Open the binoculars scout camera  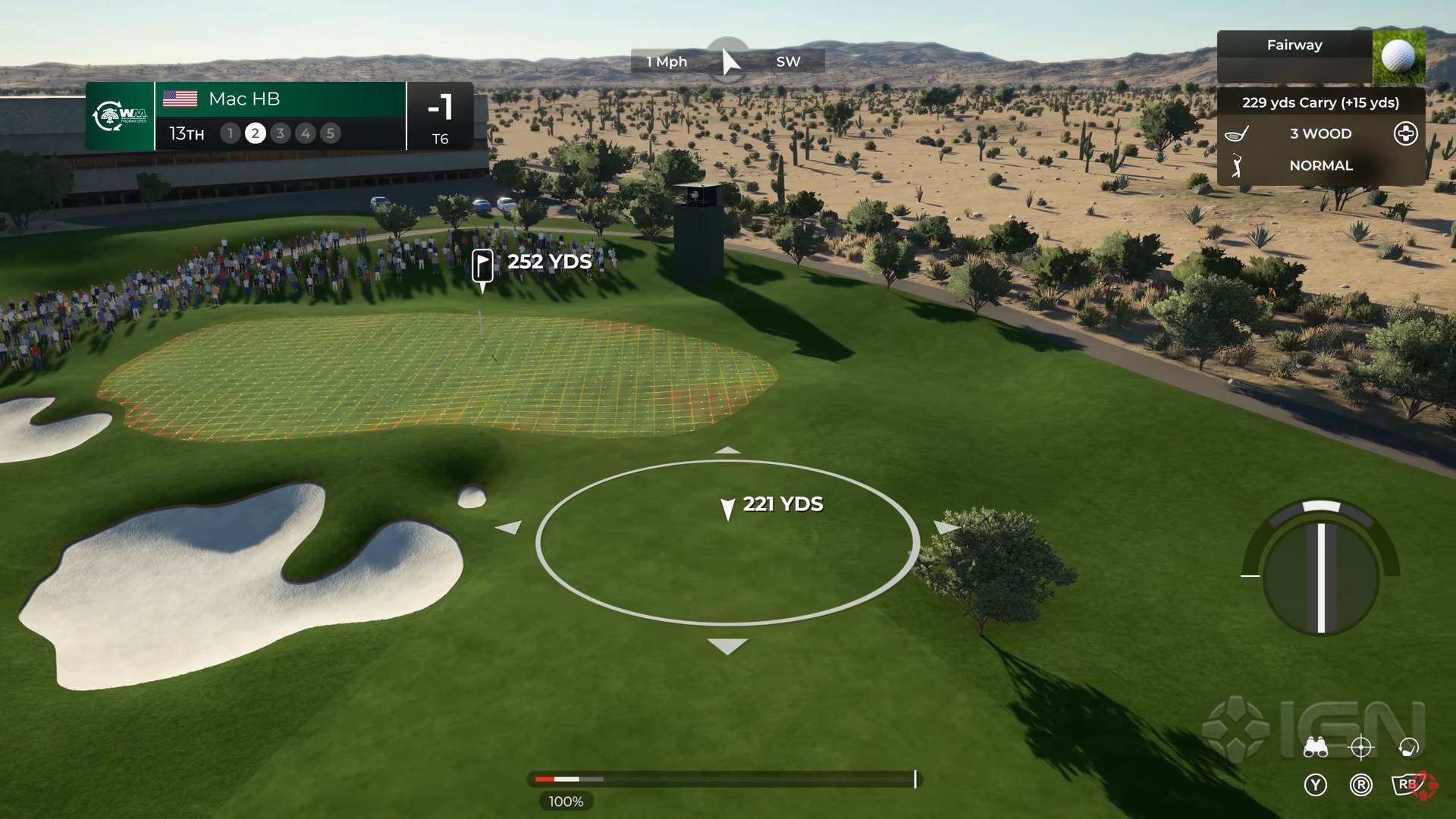pyautogui.click(x=1315, y=748)
